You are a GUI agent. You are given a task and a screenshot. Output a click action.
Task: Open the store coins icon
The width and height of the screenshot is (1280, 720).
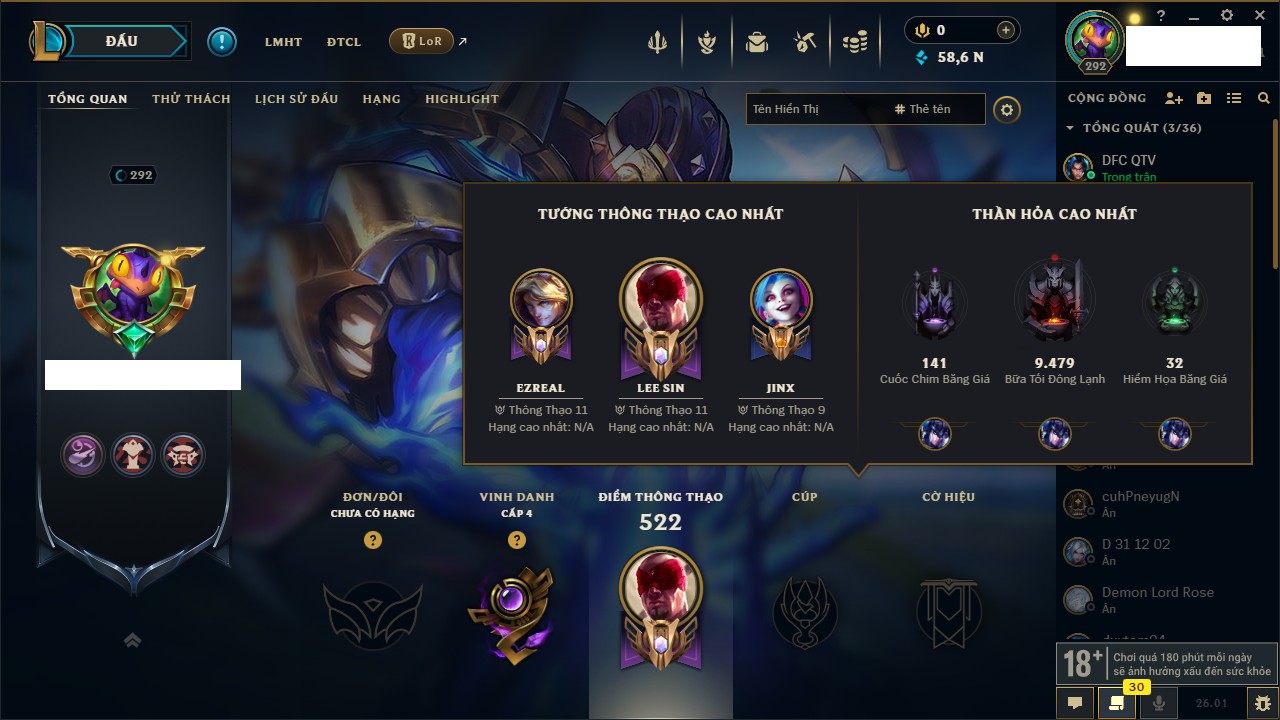854,42
